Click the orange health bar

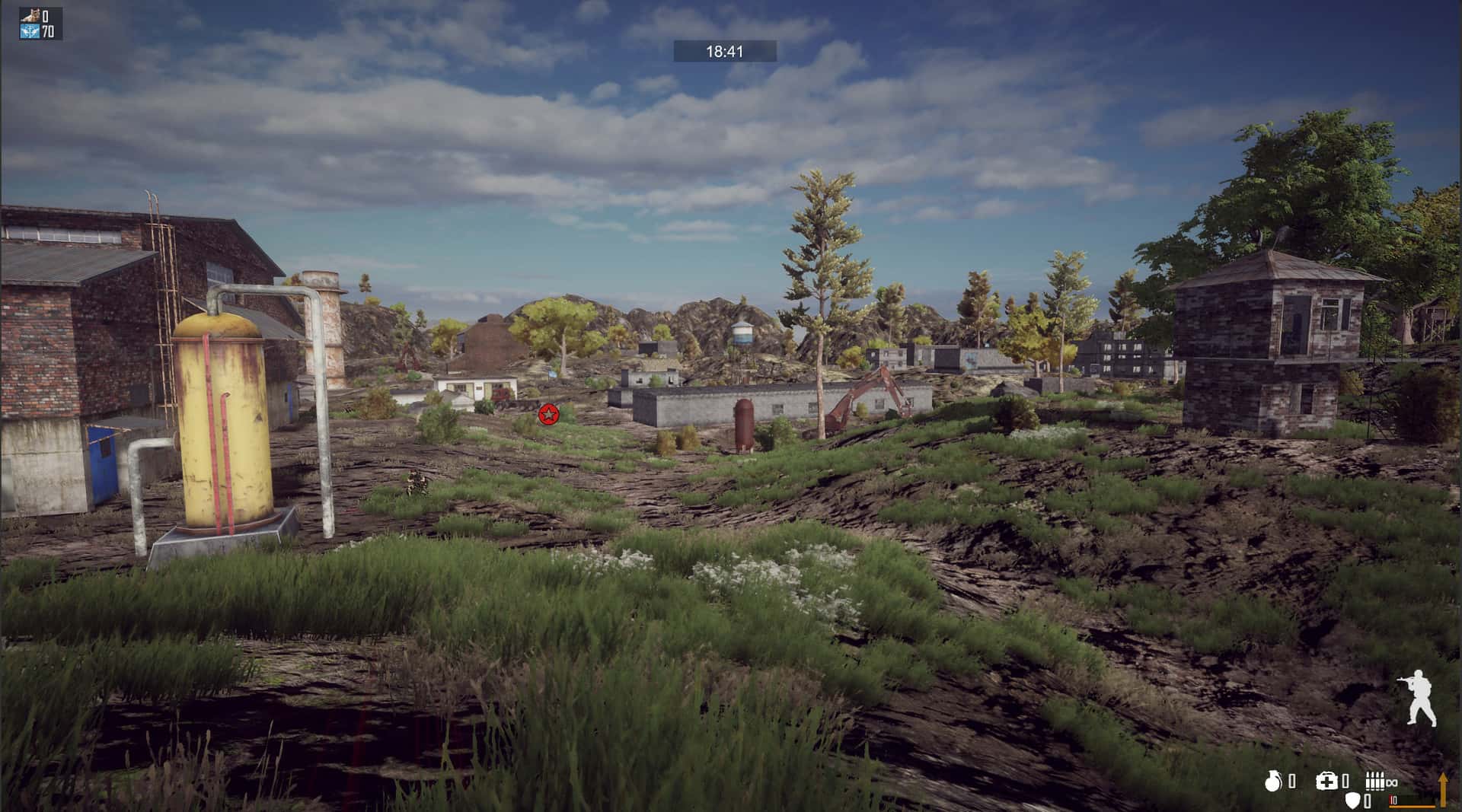click(x=1413, y=805)
